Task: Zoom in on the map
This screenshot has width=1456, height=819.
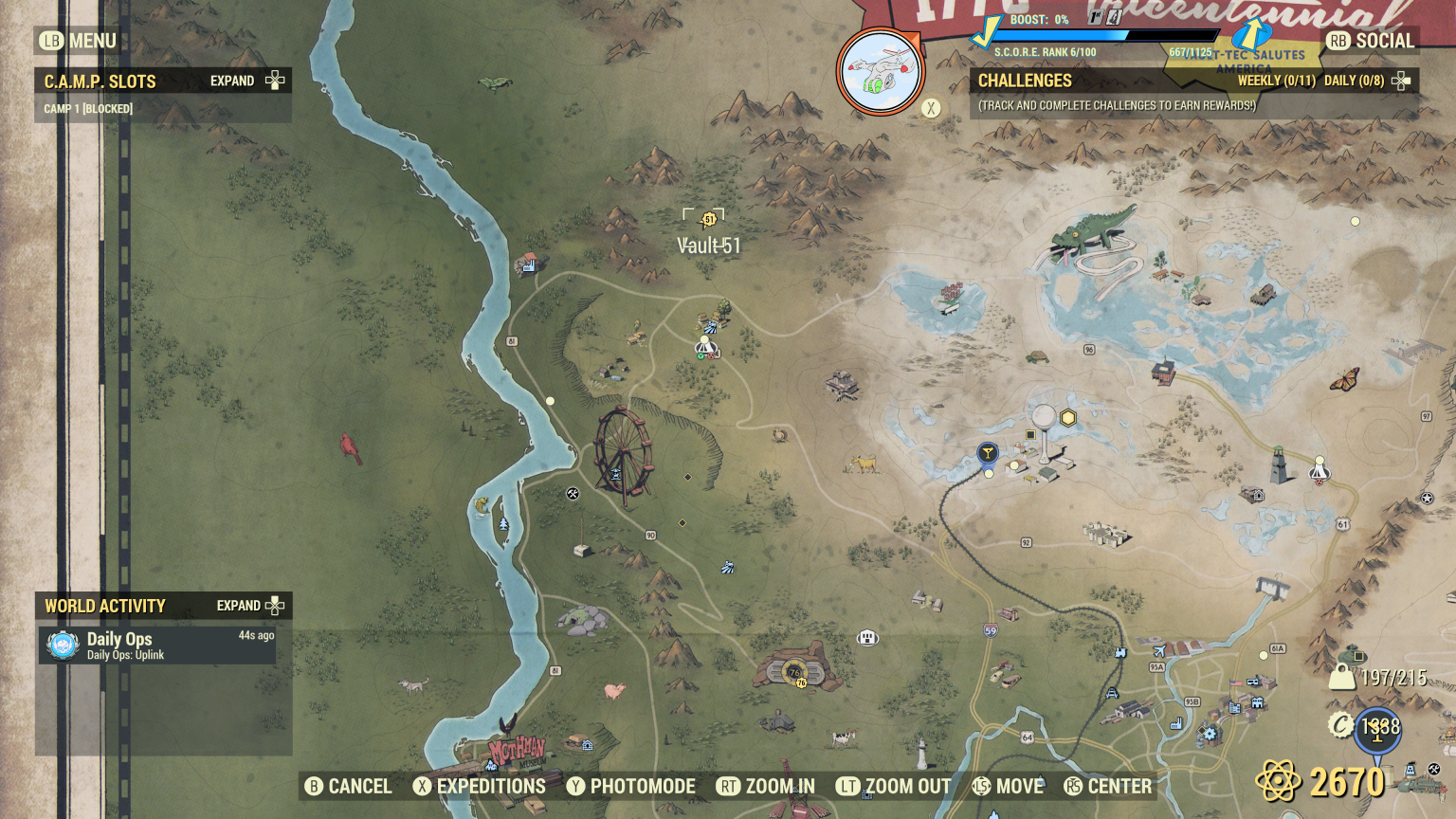Action: tap(766, 787)
